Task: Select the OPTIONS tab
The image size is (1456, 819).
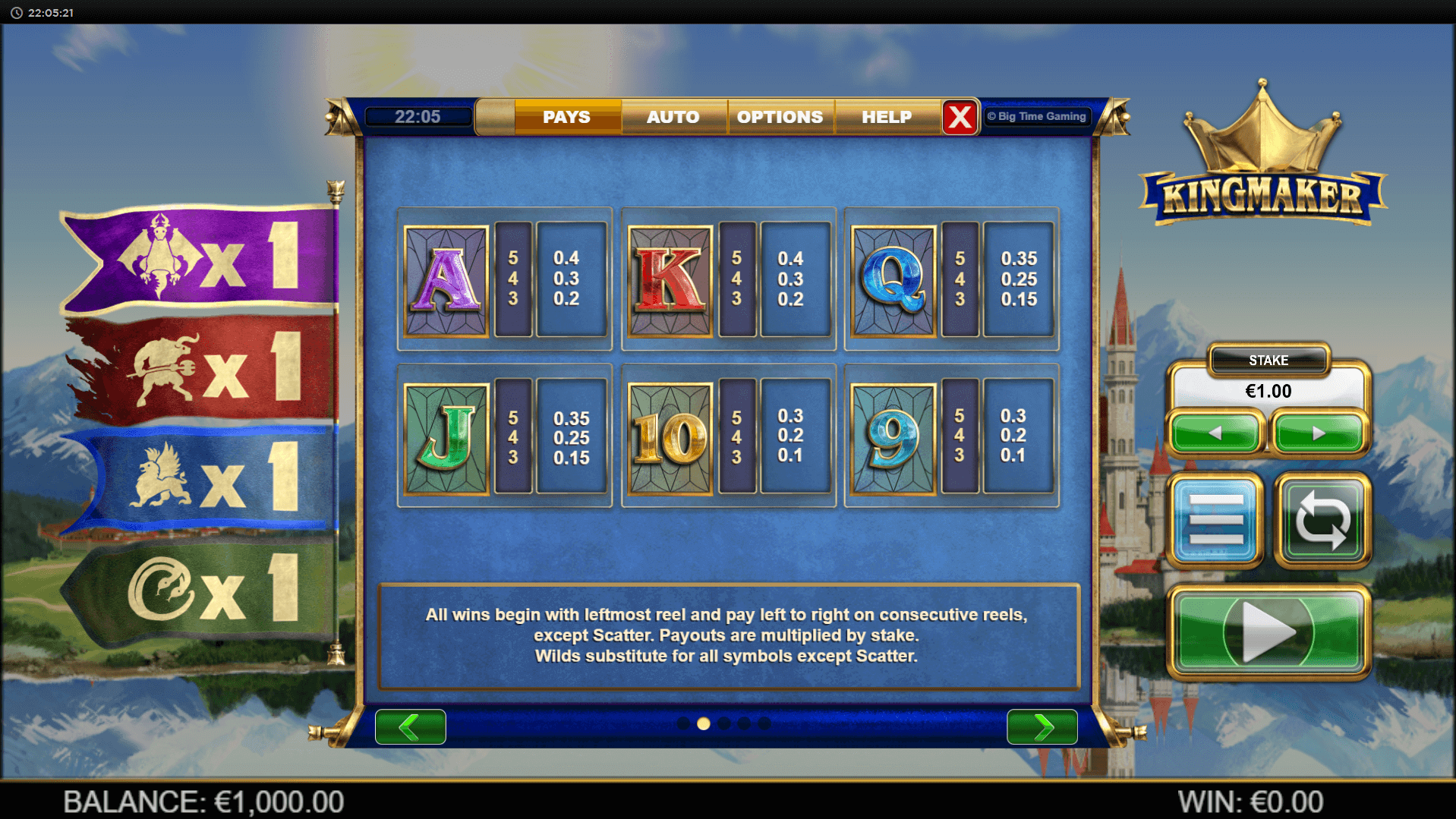Action: tap(780, 117)
